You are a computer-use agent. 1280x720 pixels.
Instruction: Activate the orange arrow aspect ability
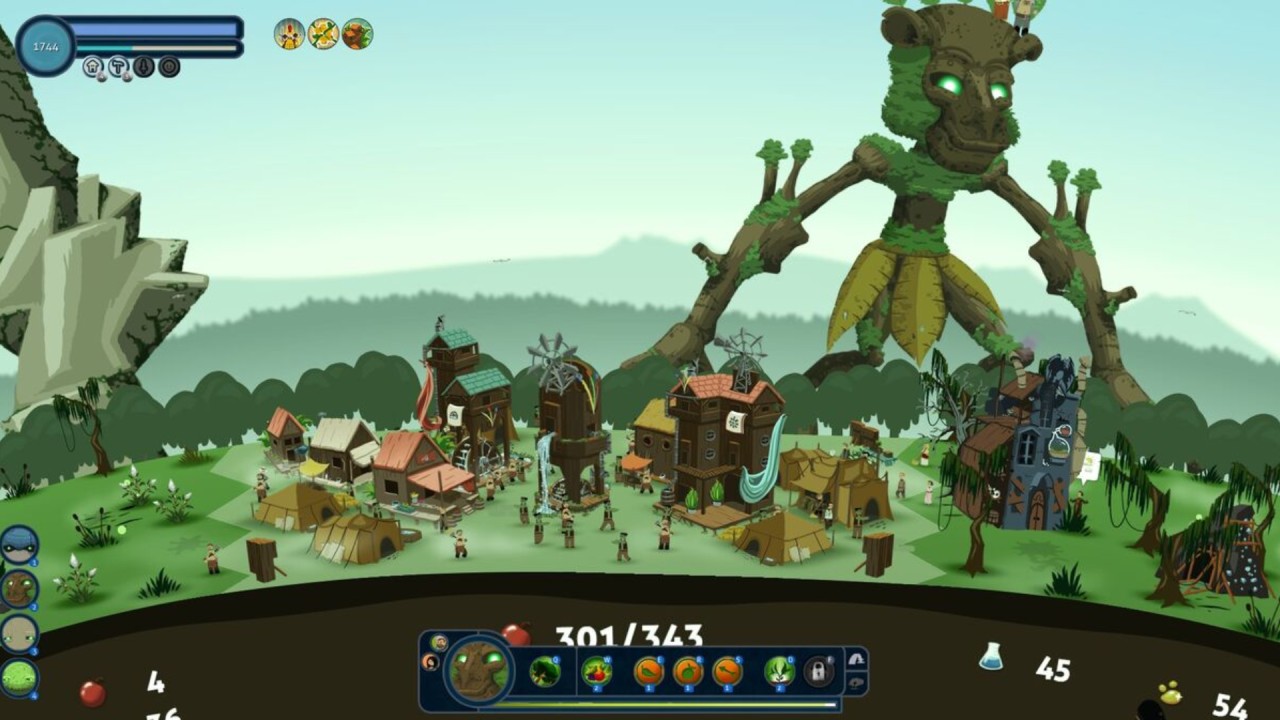coord(727,671)
